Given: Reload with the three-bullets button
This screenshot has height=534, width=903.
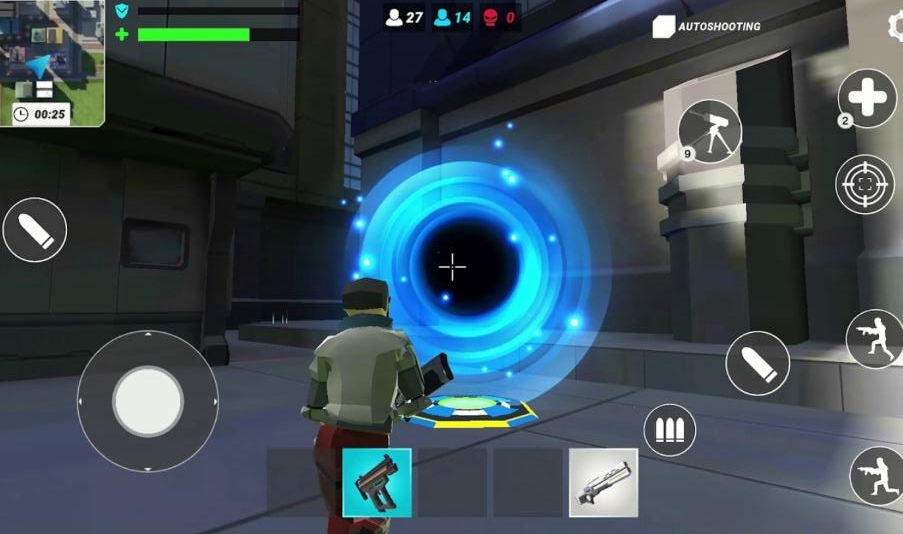Looking at the screenshot, I should click(669, 430).
